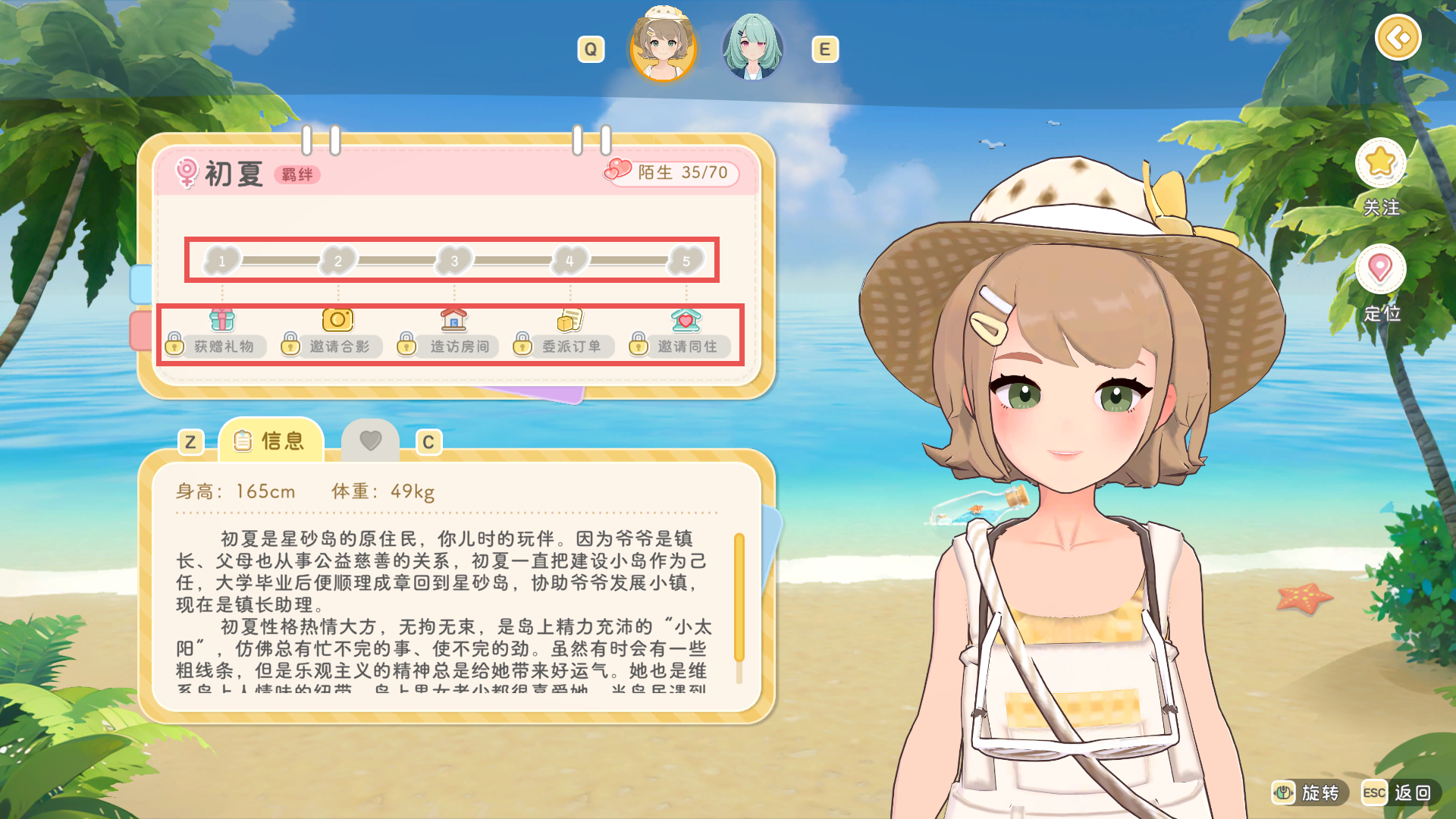Open the 委派订单 order icon

pos(570,320)
